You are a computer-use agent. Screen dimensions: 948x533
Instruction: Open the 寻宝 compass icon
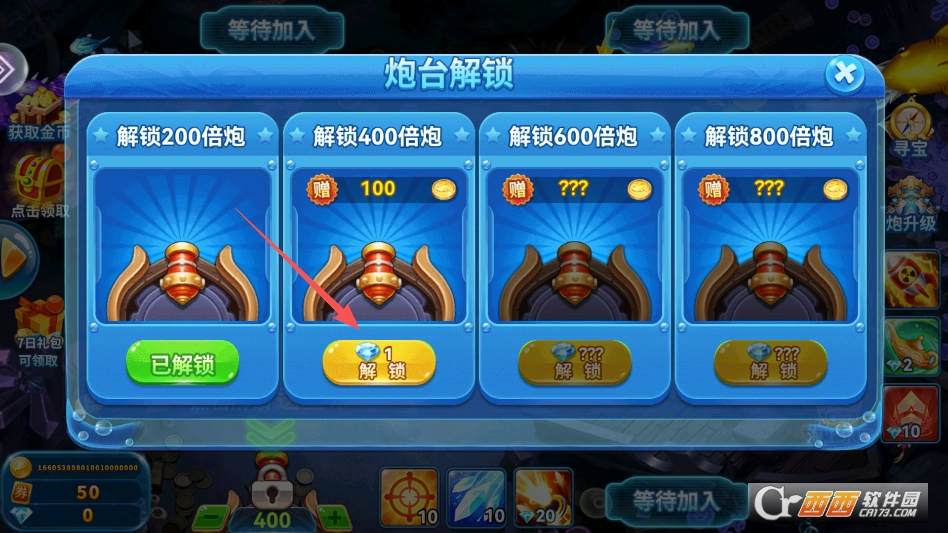click(x=912, y=125)
